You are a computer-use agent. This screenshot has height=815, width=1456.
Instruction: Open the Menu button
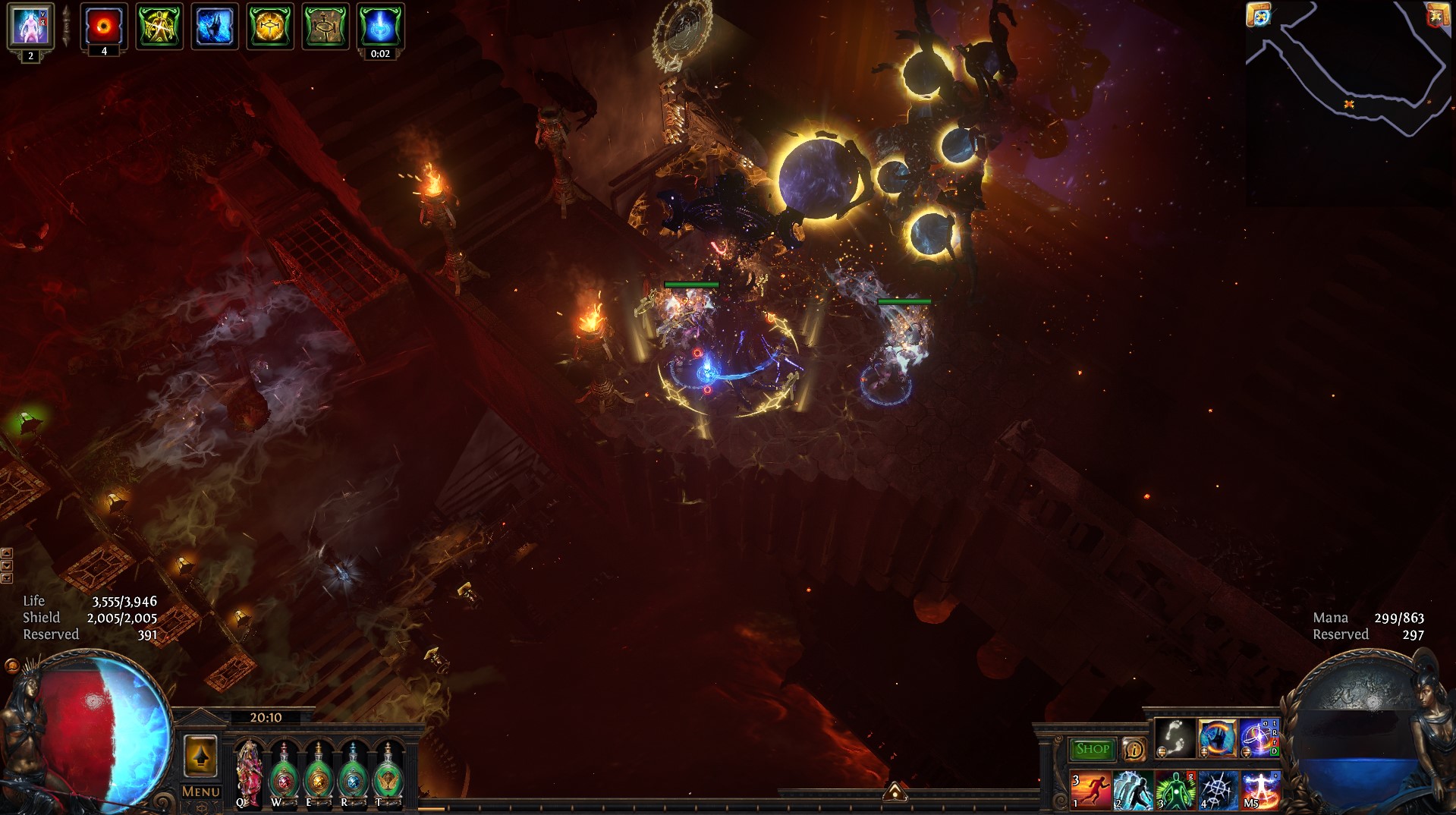(x=200, y=791)
